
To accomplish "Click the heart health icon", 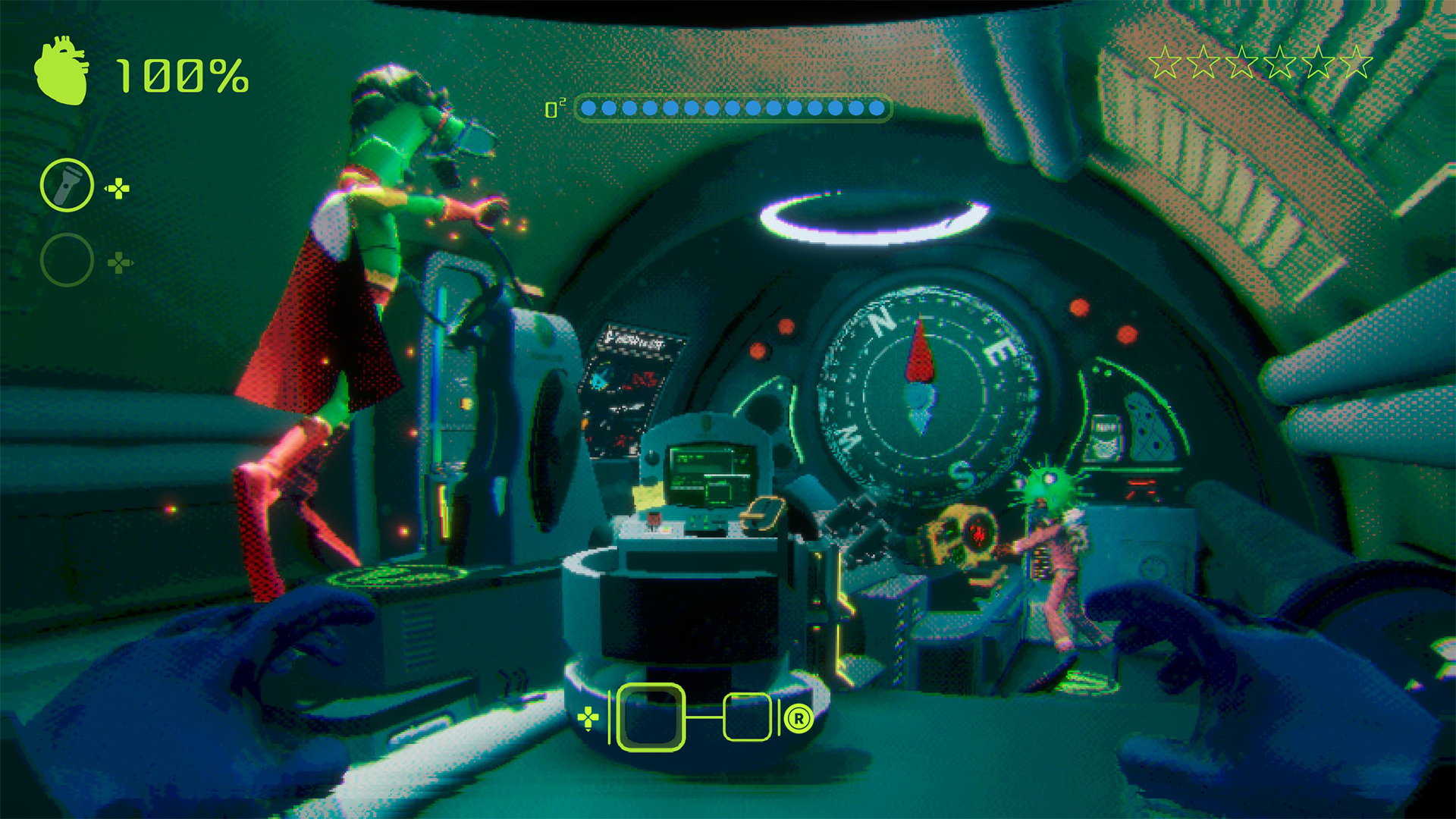I will click(x=63, y=72).
